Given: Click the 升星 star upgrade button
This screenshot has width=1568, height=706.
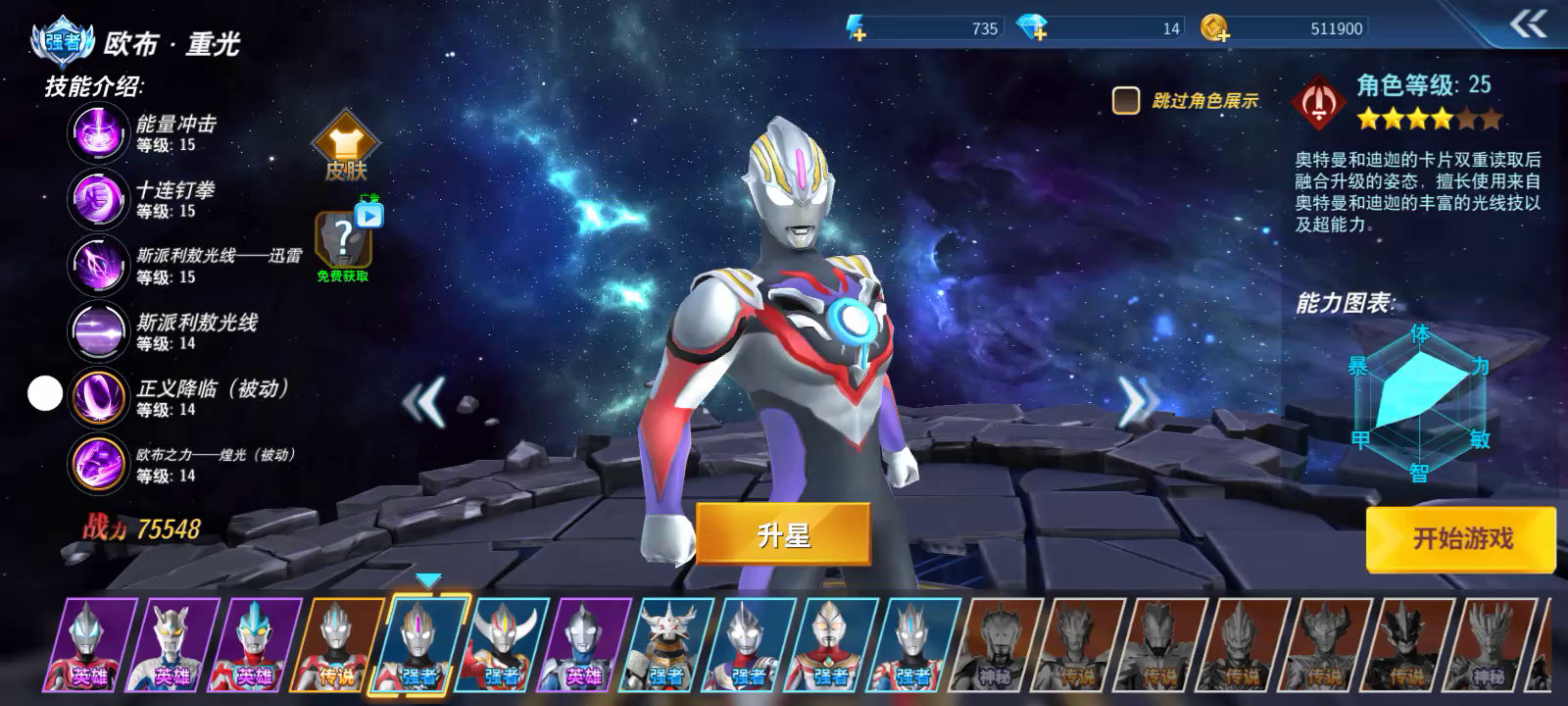Looking at the screenshot, I should (x=783, y=534).
